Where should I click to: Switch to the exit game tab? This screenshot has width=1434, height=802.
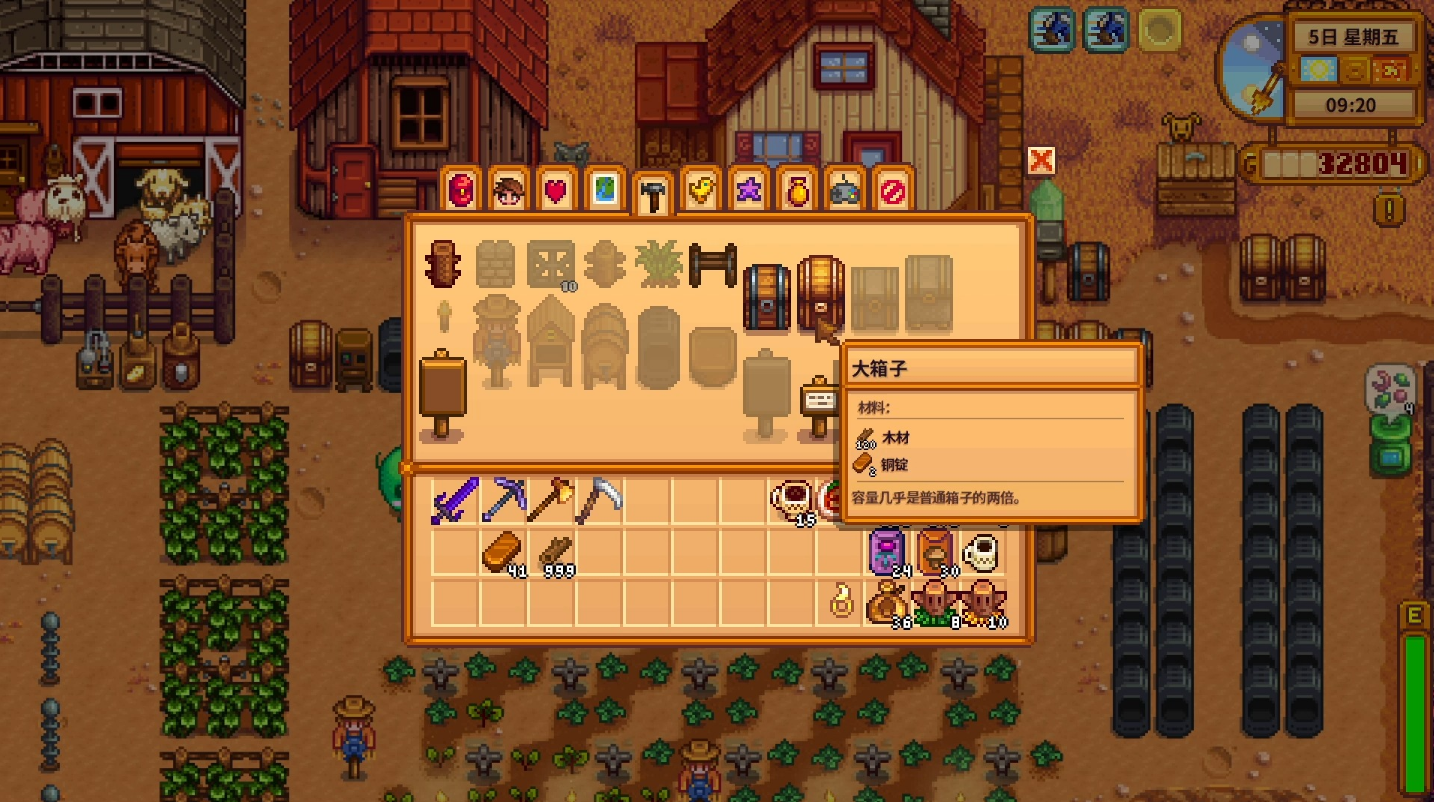(892, 190)
